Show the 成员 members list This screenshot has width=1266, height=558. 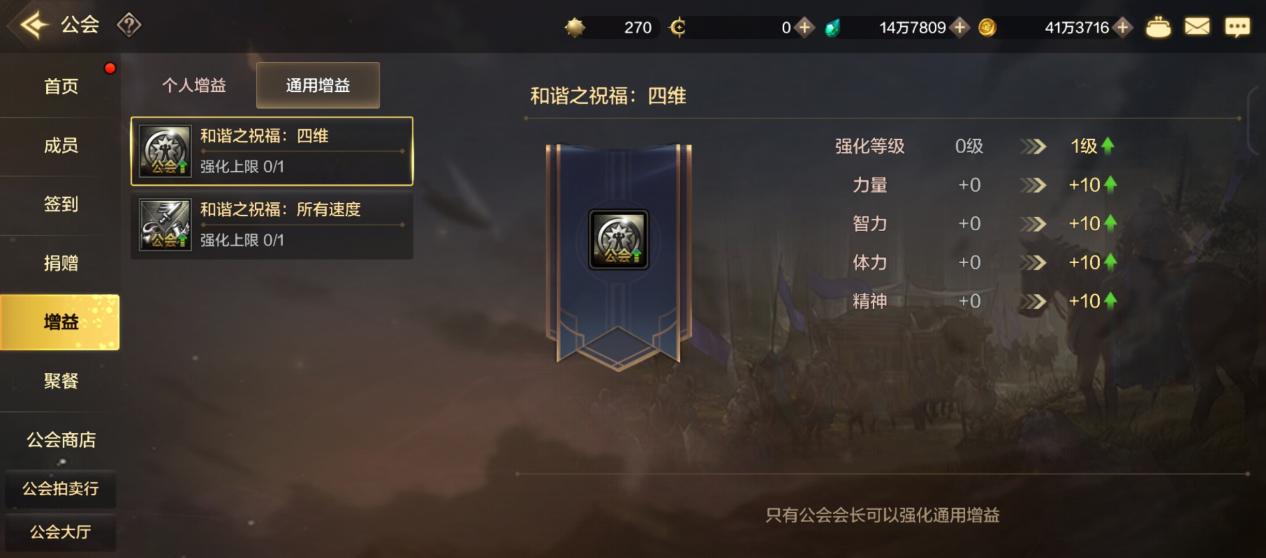60,146
